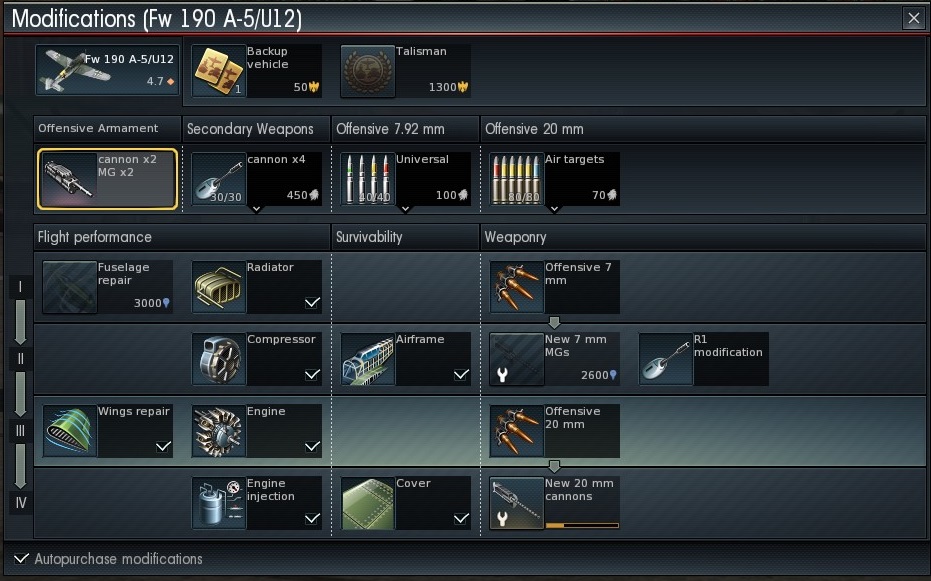Select the R1 modification
Image resolution: width=931 pixels, height=581 pixels.
703,358
